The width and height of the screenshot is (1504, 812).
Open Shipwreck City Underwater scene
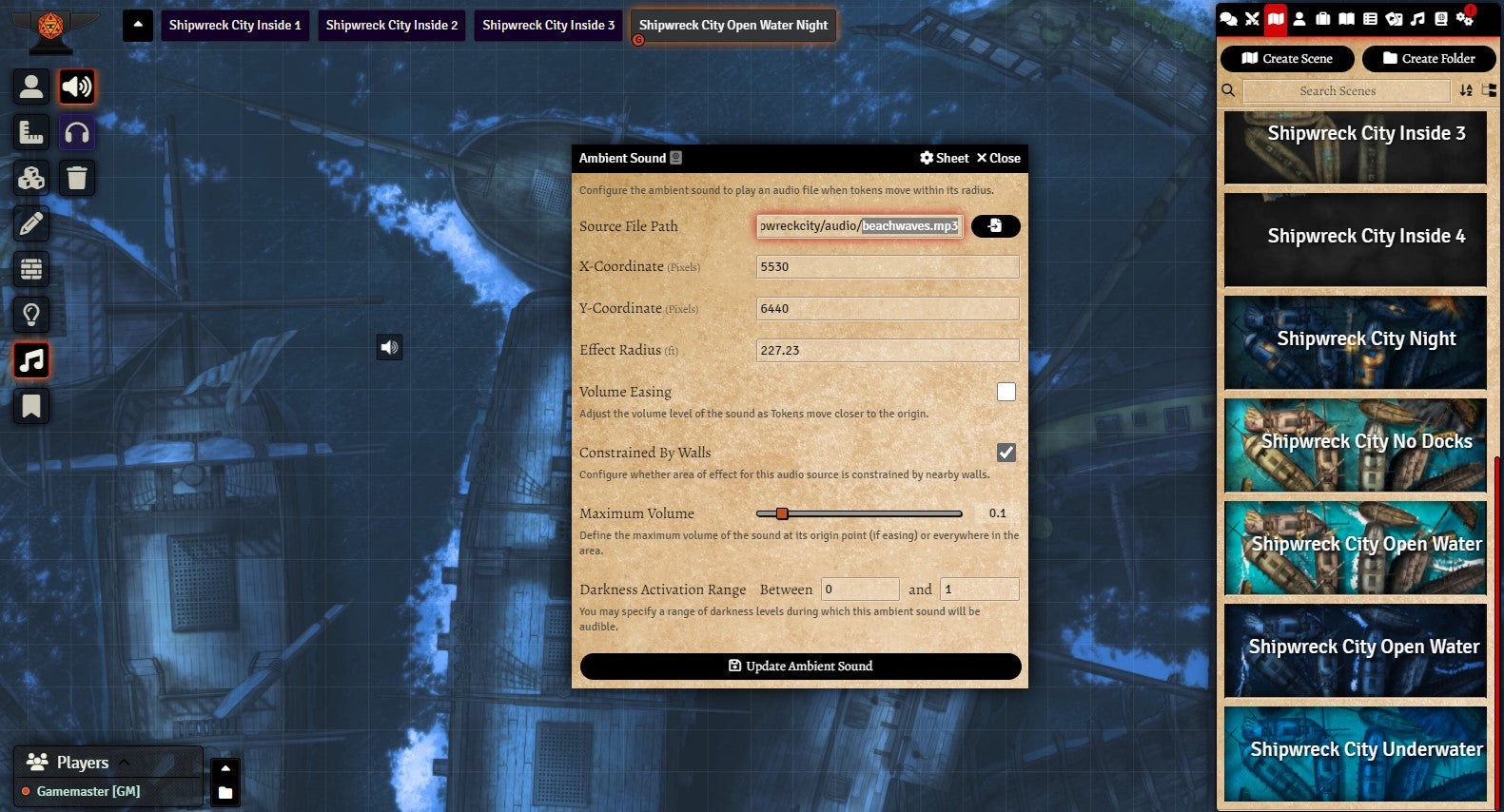tap(1356, 752)
